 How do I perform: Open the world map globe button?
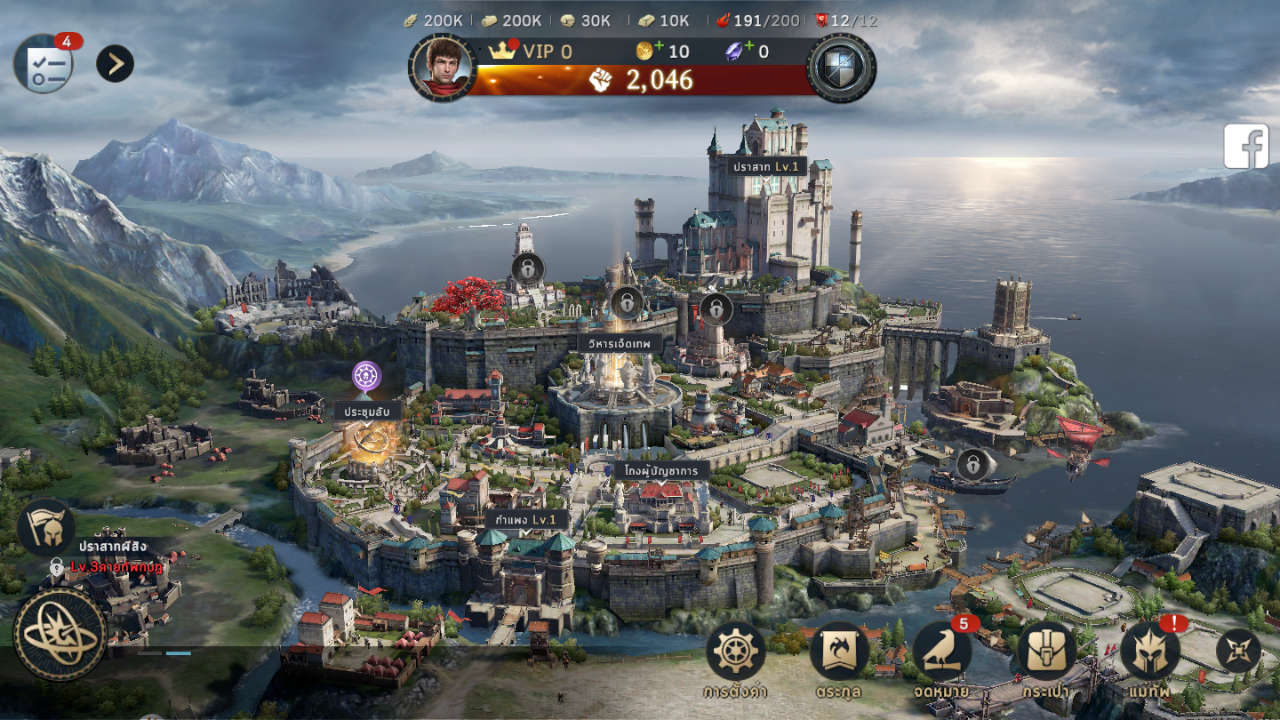click(x=60, y=633)
